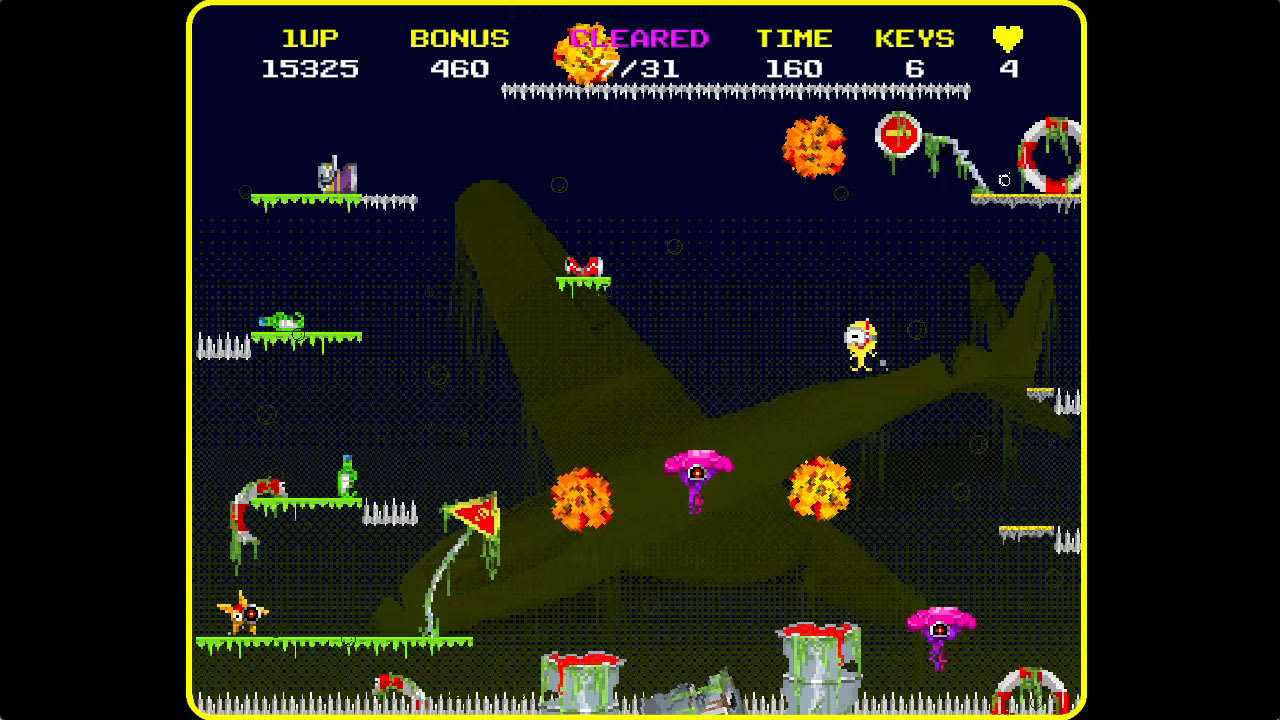This screenshot has width=1280, height=720.
Task: Click the spiked progress bar under the HUD
Action: point(735,92)
